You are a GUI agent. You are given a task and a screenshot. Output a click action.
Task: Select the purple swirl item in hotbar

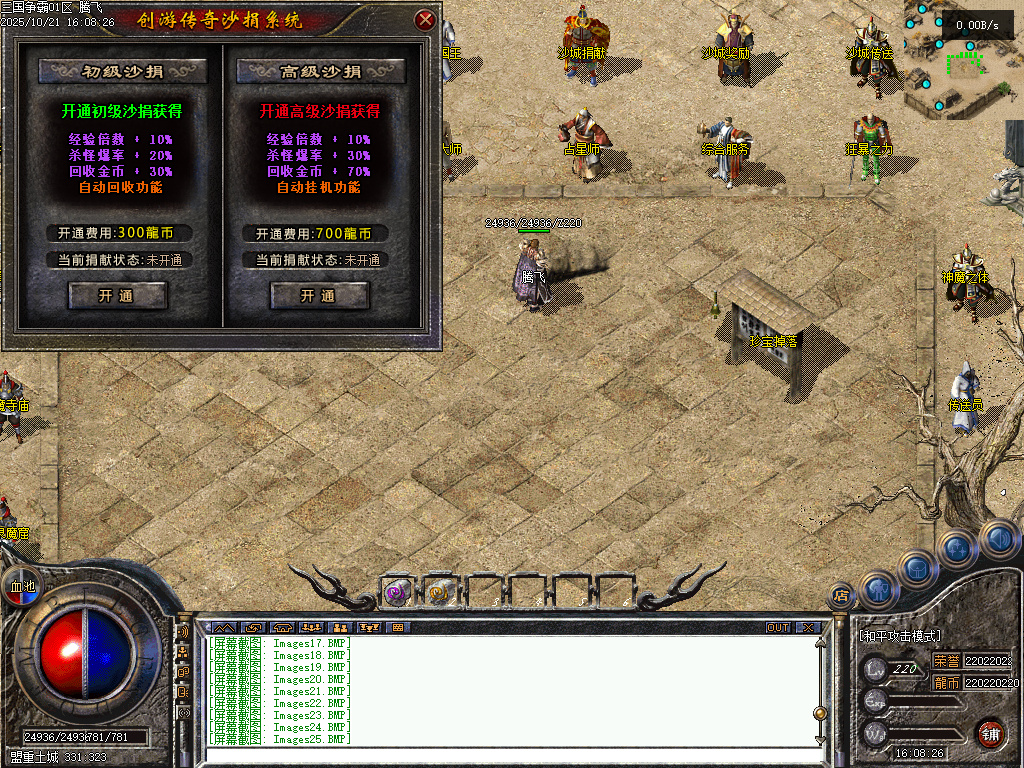(397, 593)
